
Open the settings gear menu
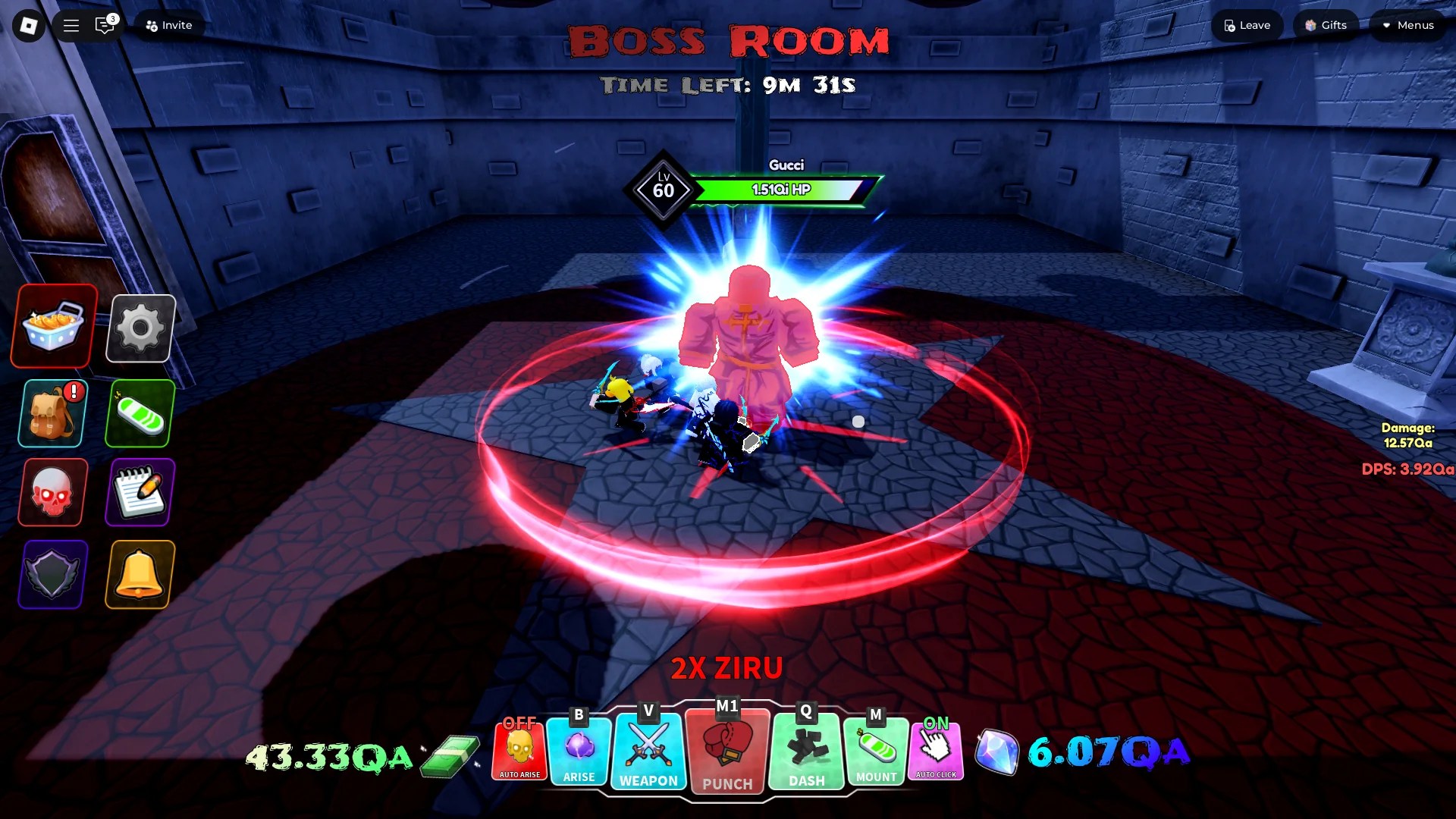tap(140, 328)
